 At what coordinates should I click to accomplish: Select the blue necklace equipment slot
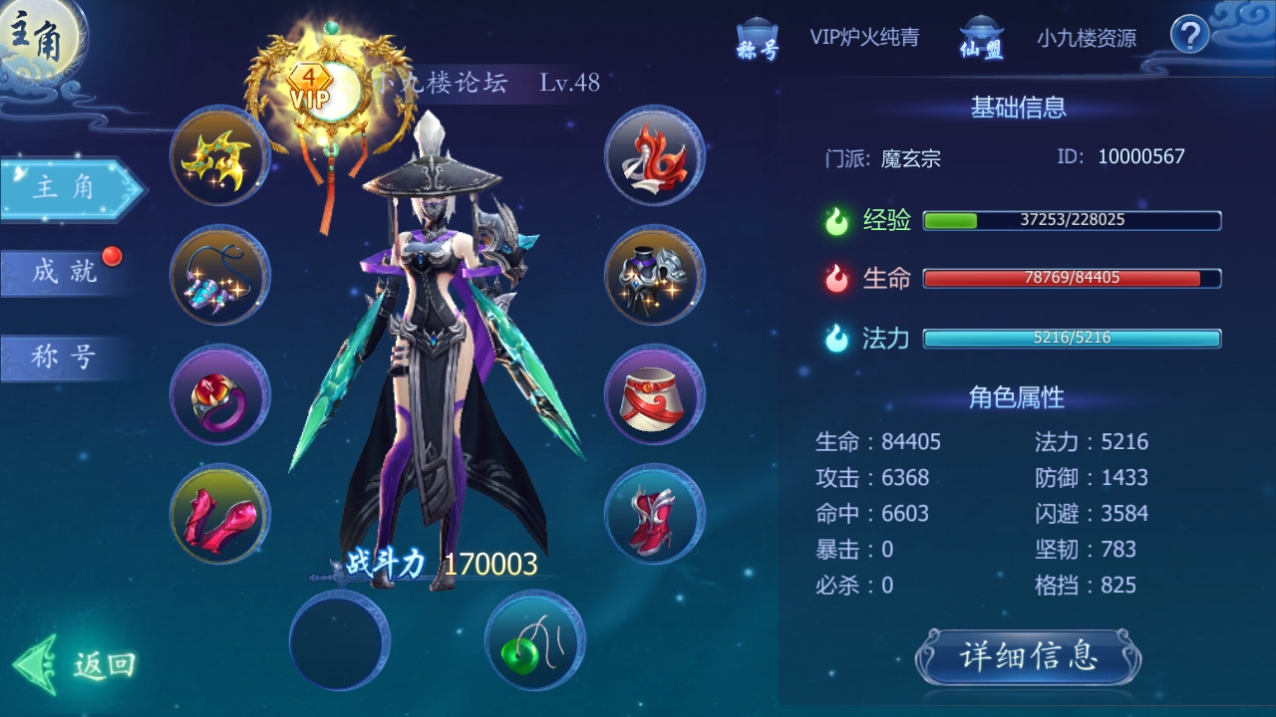point(220,275)
